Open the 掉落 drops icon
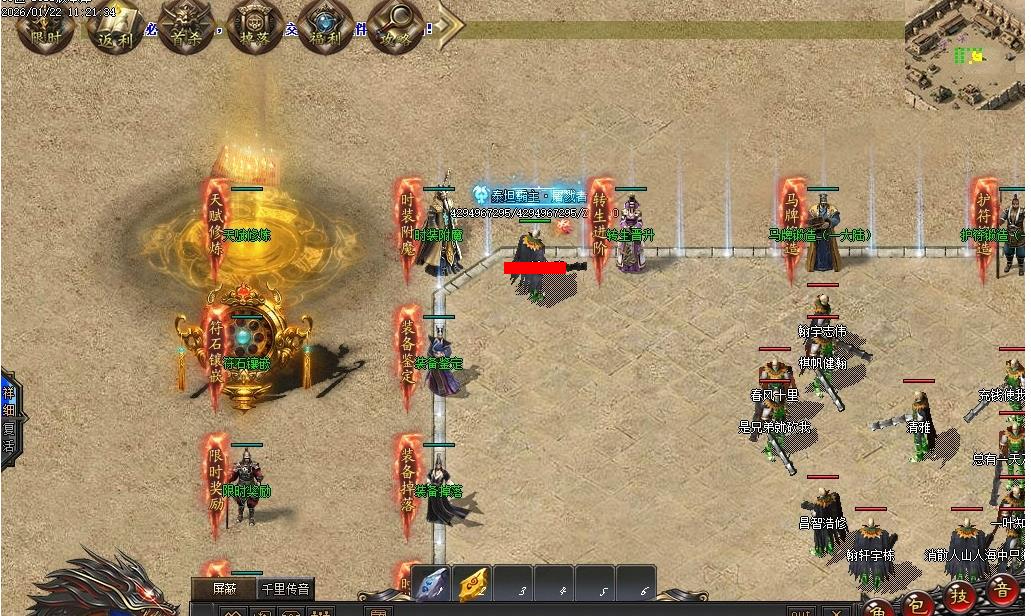 (254, 24)
